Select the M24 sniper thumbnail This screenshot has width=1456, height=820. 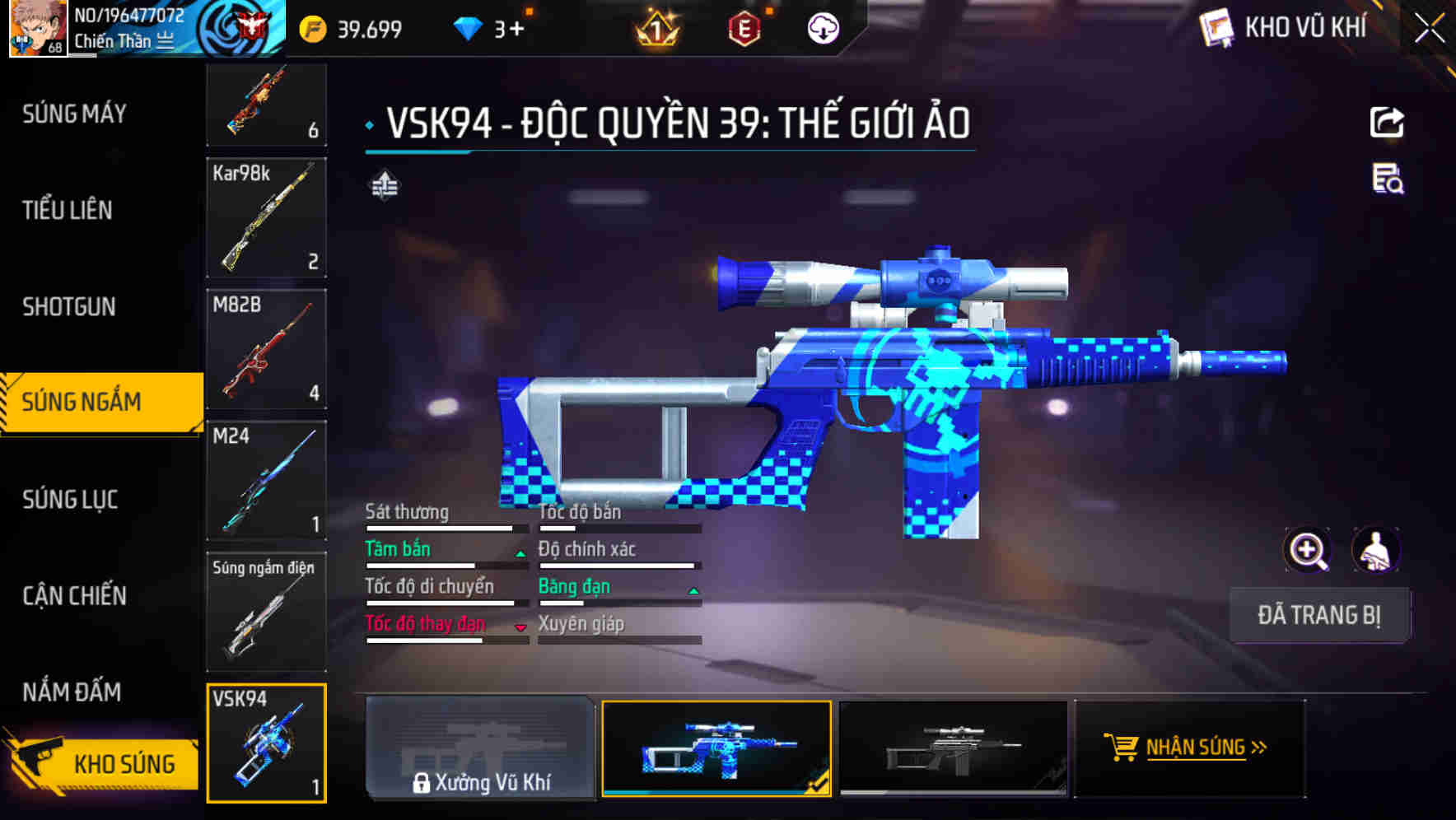click(x=266, y=478)
